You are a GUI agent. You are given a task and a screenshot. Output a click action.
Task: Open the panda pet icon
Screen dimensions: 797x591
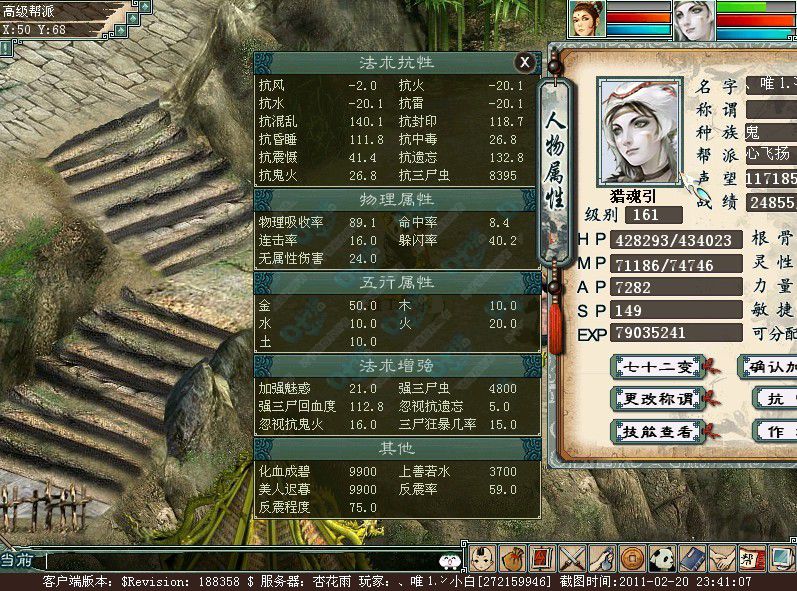[x=662, y=558]
